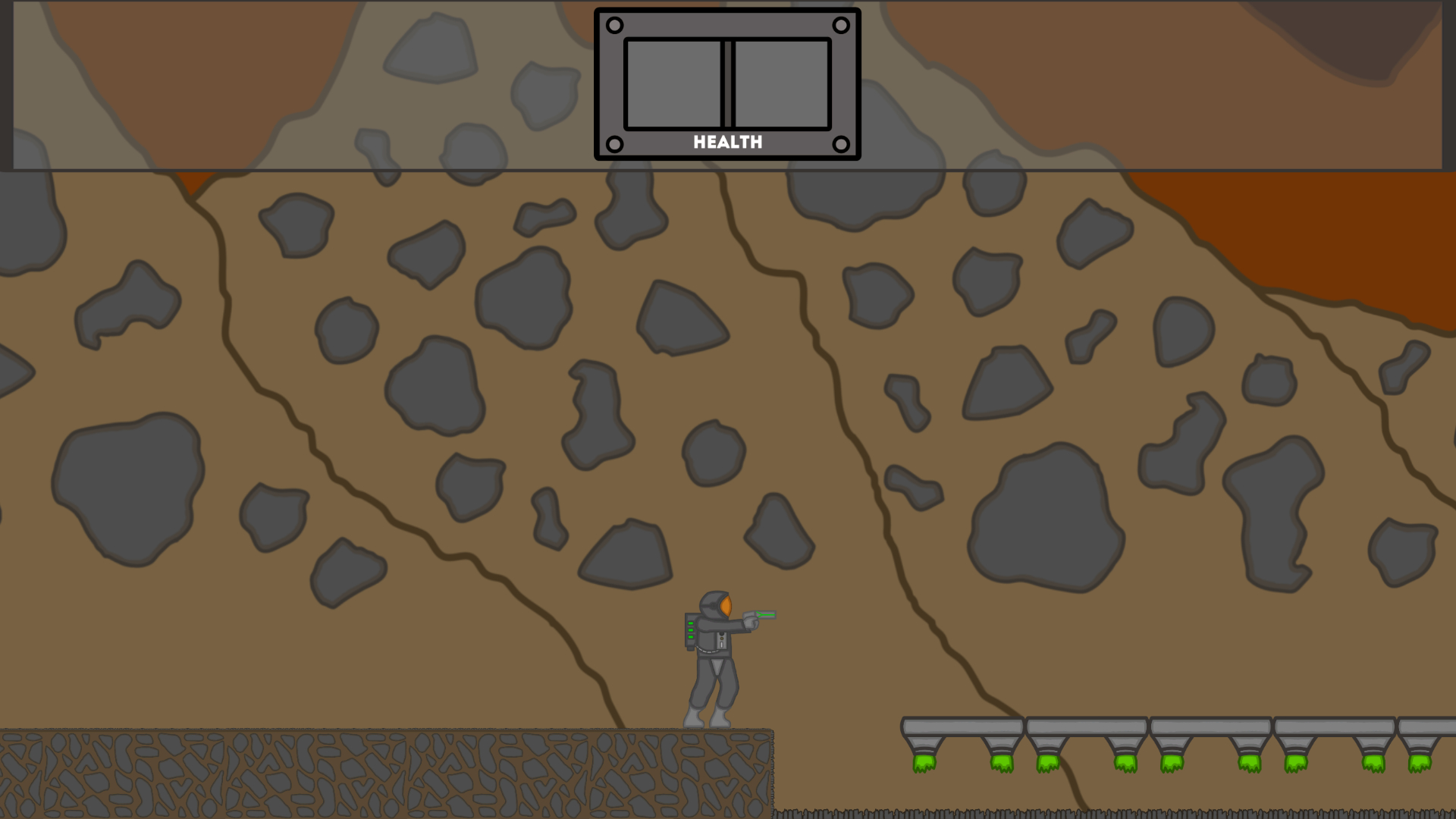
Task: Click the bottom-right screw on the HEALTH panel
Action: pos(842,142)
